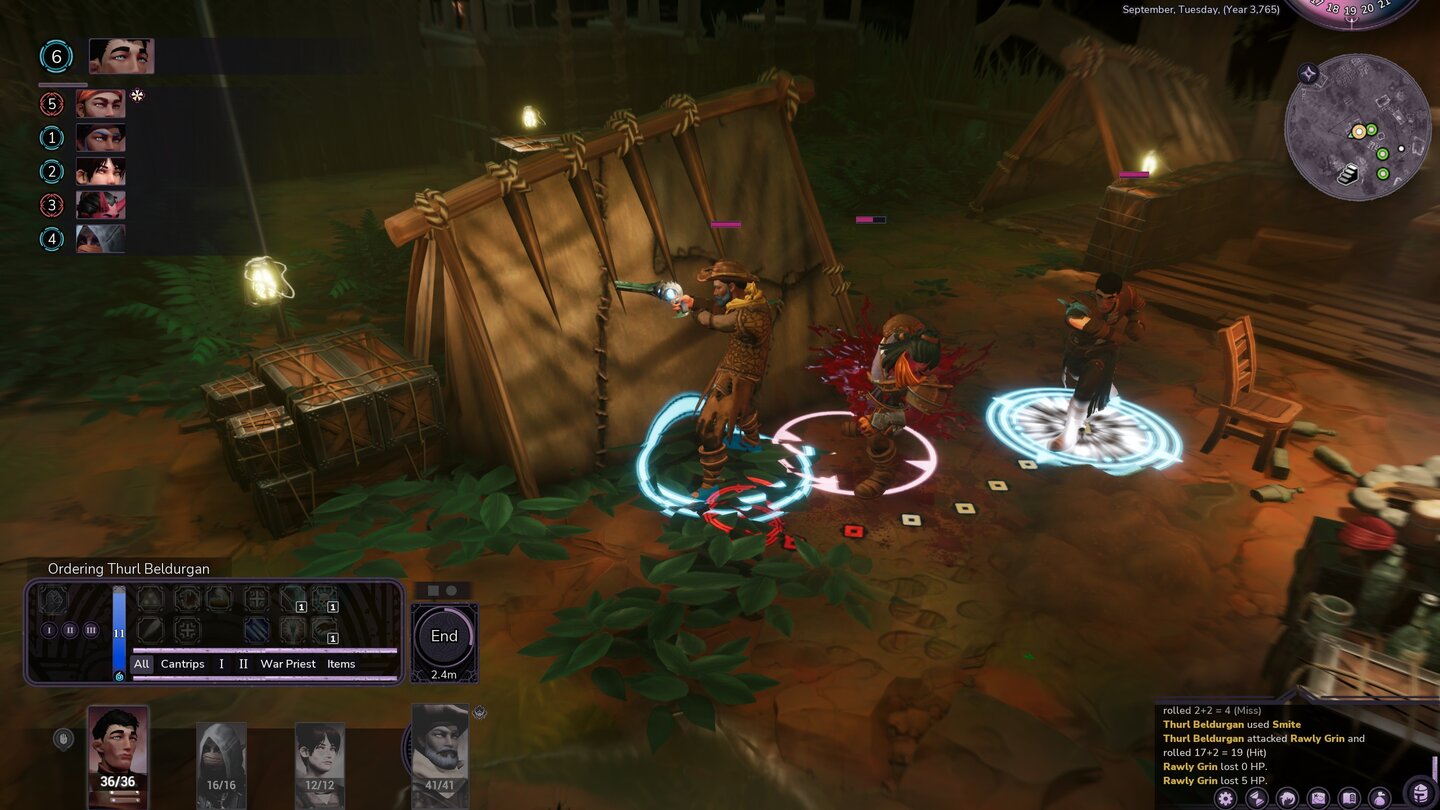The height and width of the screenshot is (810, 1440).
Task: Click the beast claw icon in bottom-right toolbar
Action: pos(1286,798)
